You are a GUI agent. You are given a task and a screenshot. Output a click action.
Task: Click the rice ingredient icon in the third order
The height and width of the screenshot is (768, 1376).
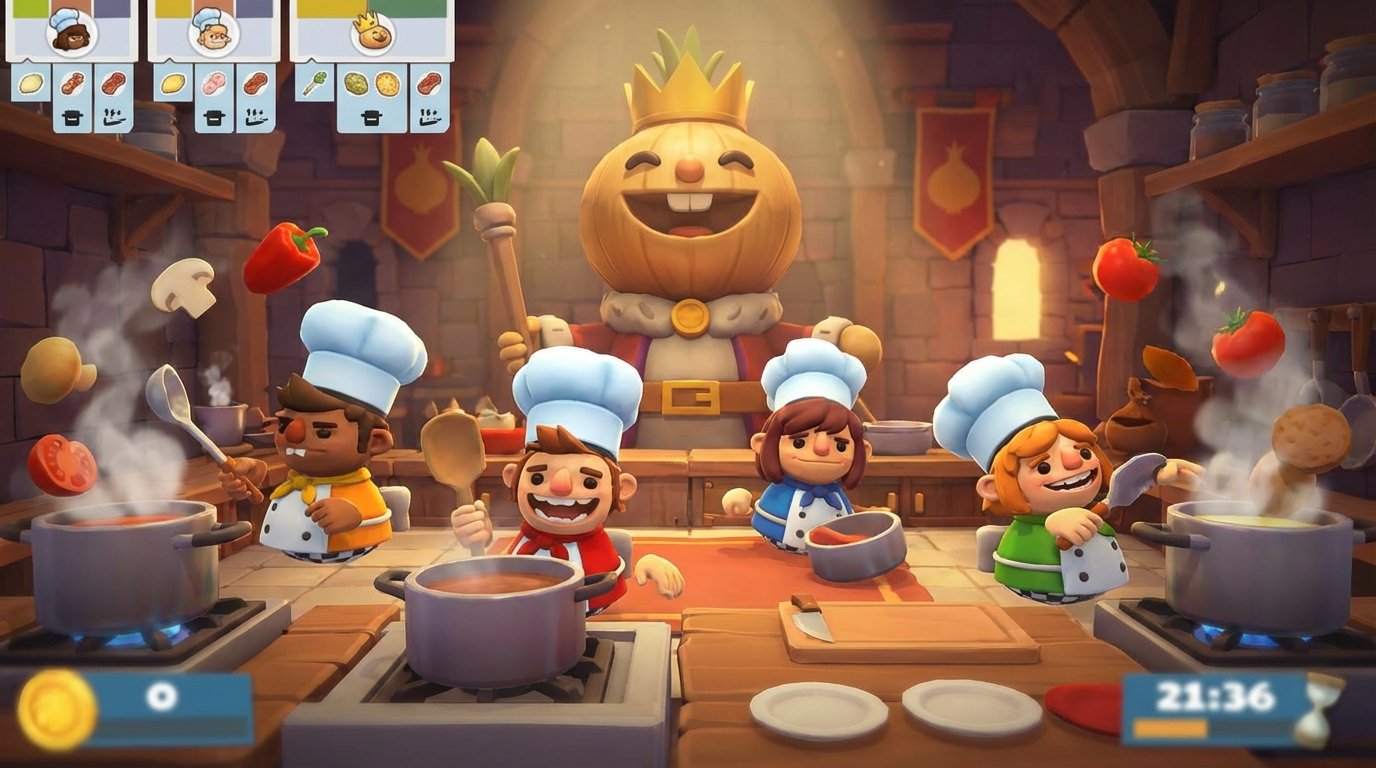point(388,84)
